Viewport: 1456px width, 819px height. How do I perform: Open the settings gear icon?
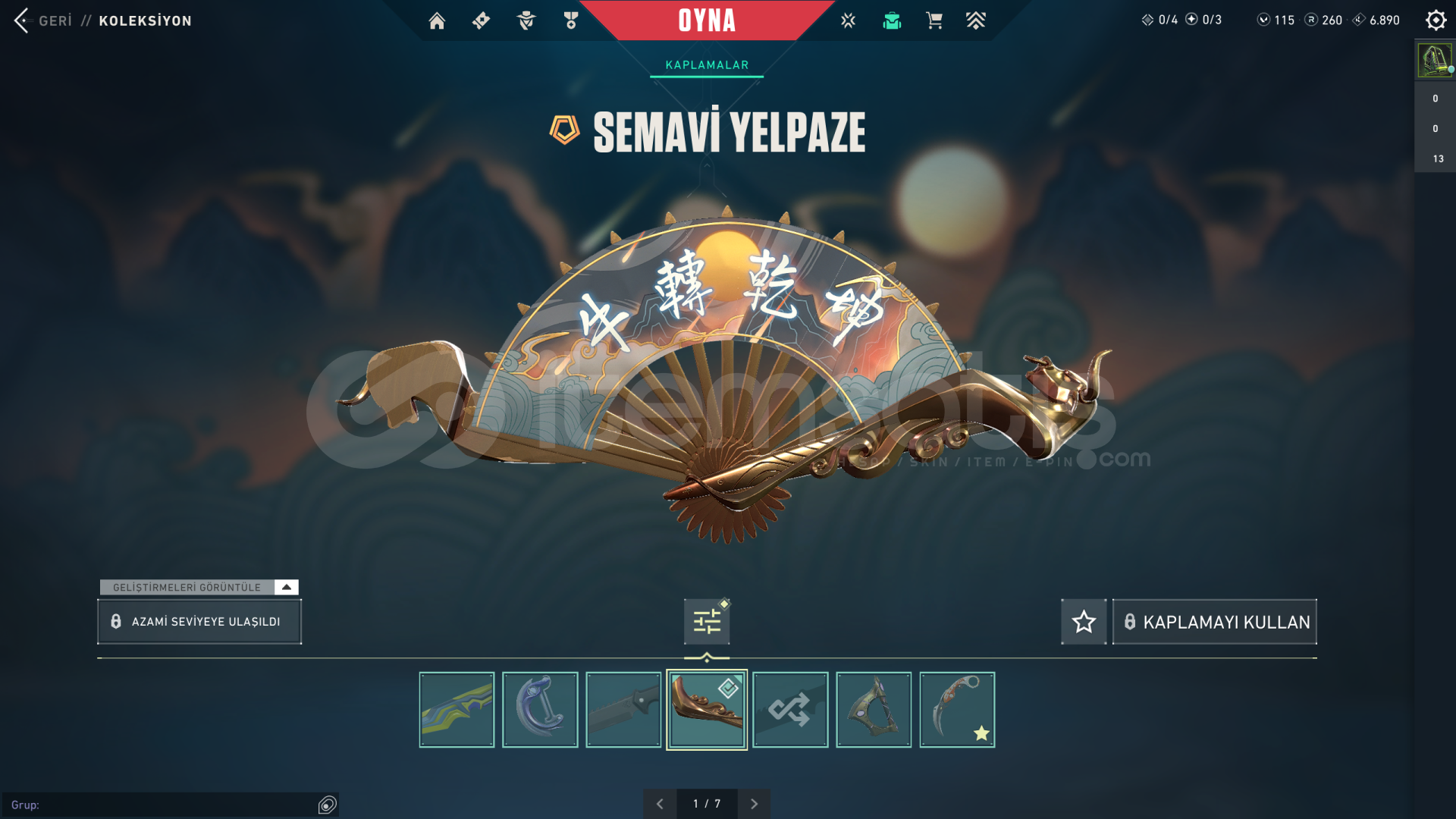coord(1436,20)
